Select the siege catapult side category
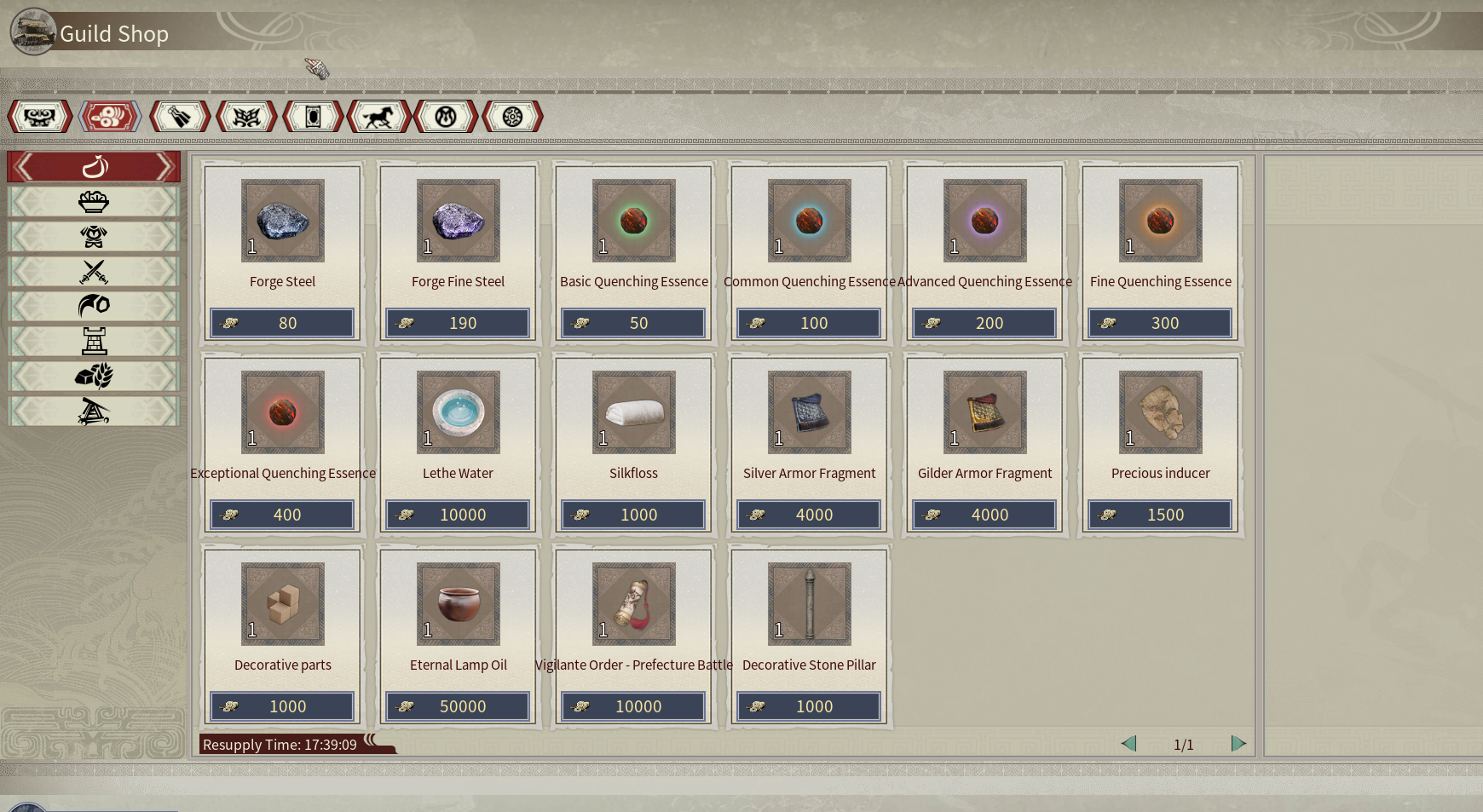The image size is (1483, 812). pyautogui.click(x=94, y=412)
